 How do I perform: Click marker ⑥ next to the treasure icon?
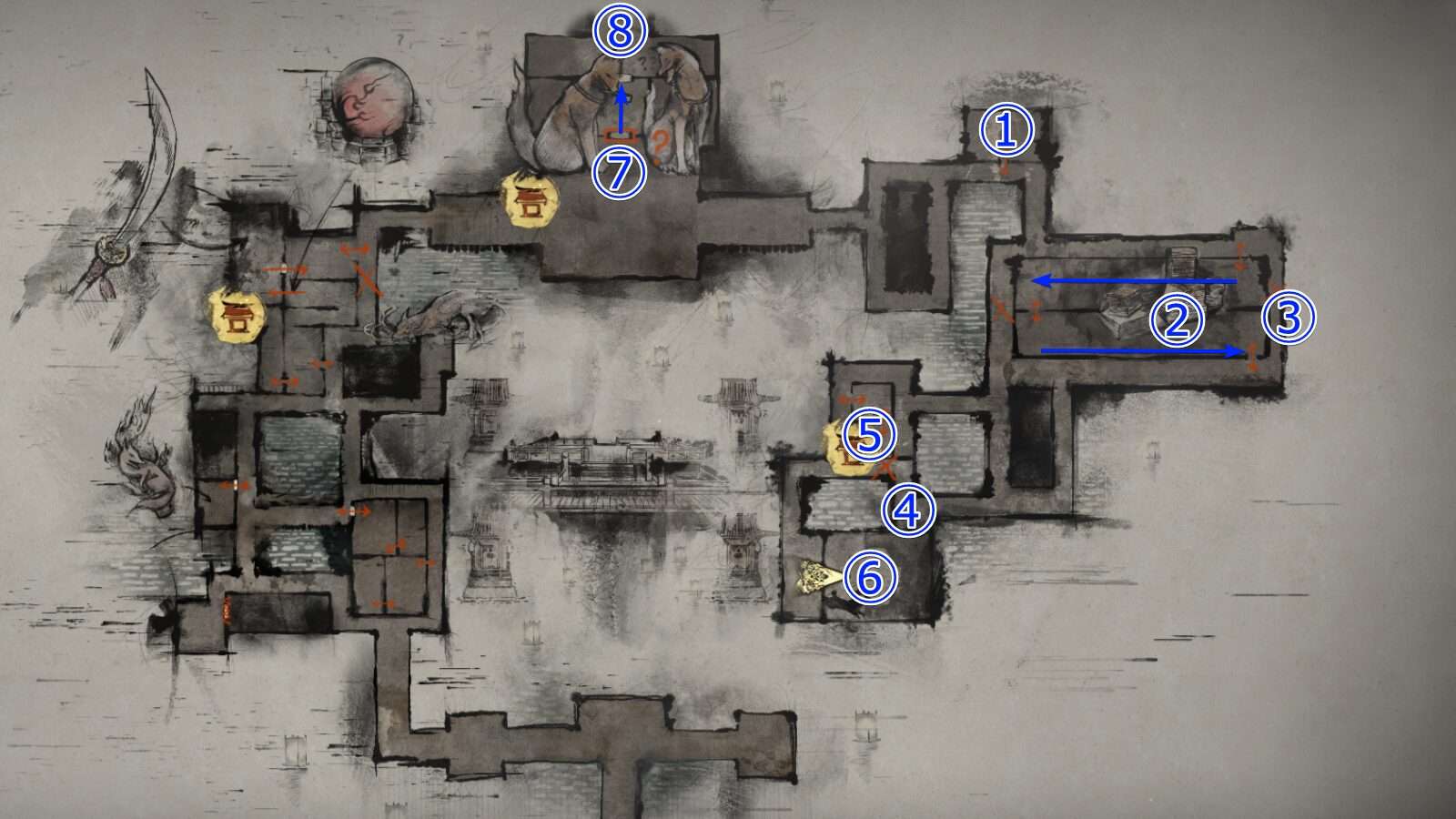click(x=871, y=575)
